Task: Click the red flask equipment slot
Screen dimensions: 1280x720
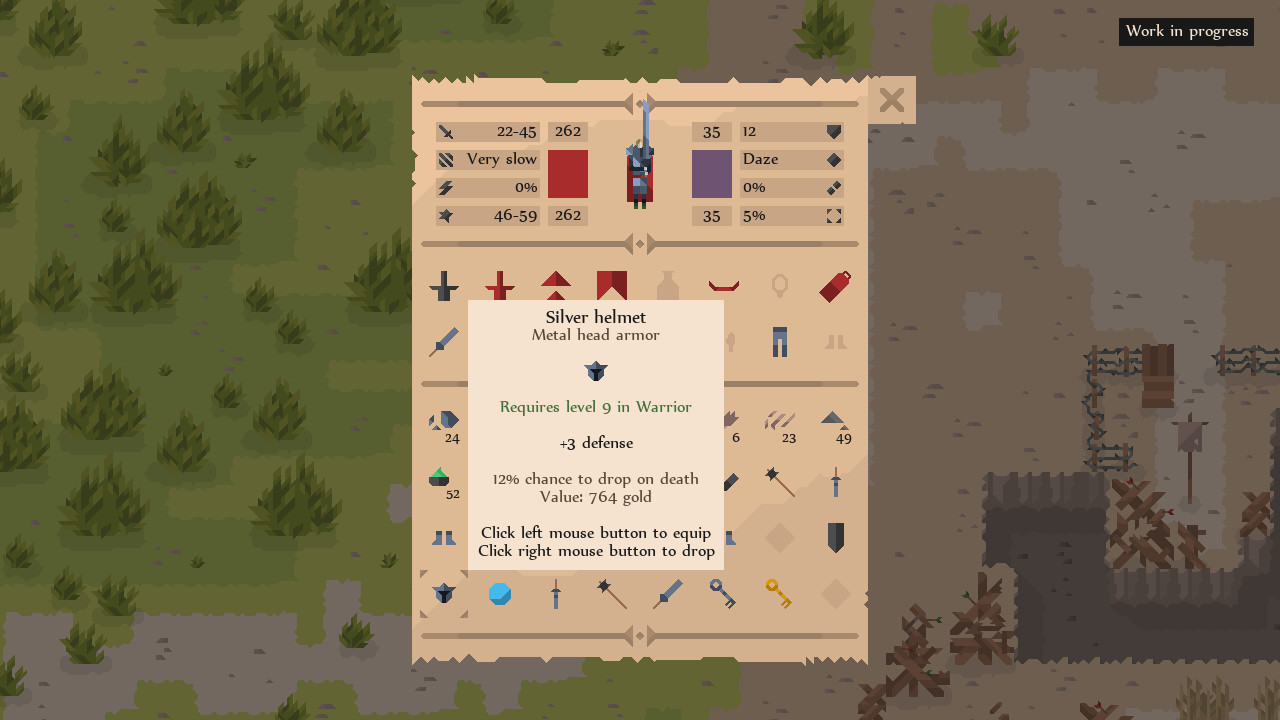Action: 835,286
